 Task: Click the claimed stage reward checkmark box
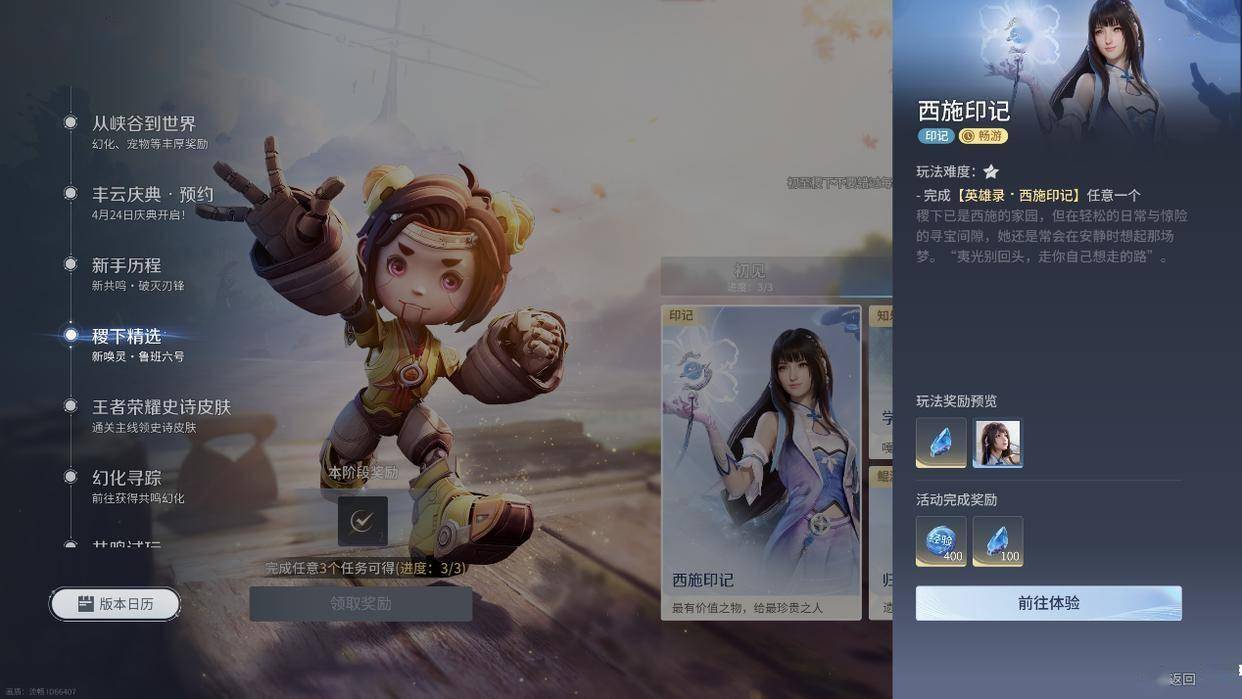pos(362,521)
